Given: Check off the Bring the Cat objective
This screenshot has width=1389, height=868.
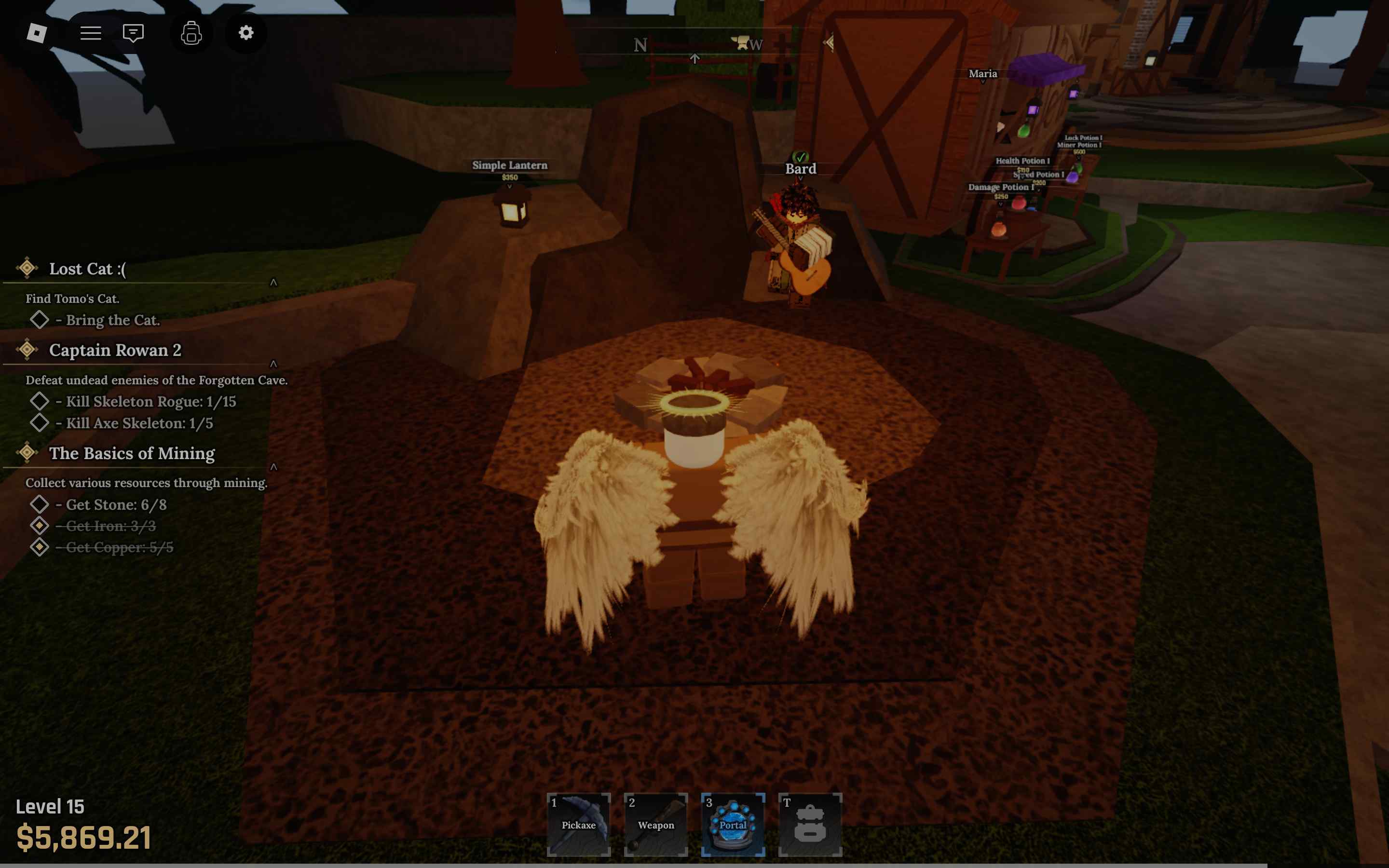Looking at the screenshot, I should [40, 319].
